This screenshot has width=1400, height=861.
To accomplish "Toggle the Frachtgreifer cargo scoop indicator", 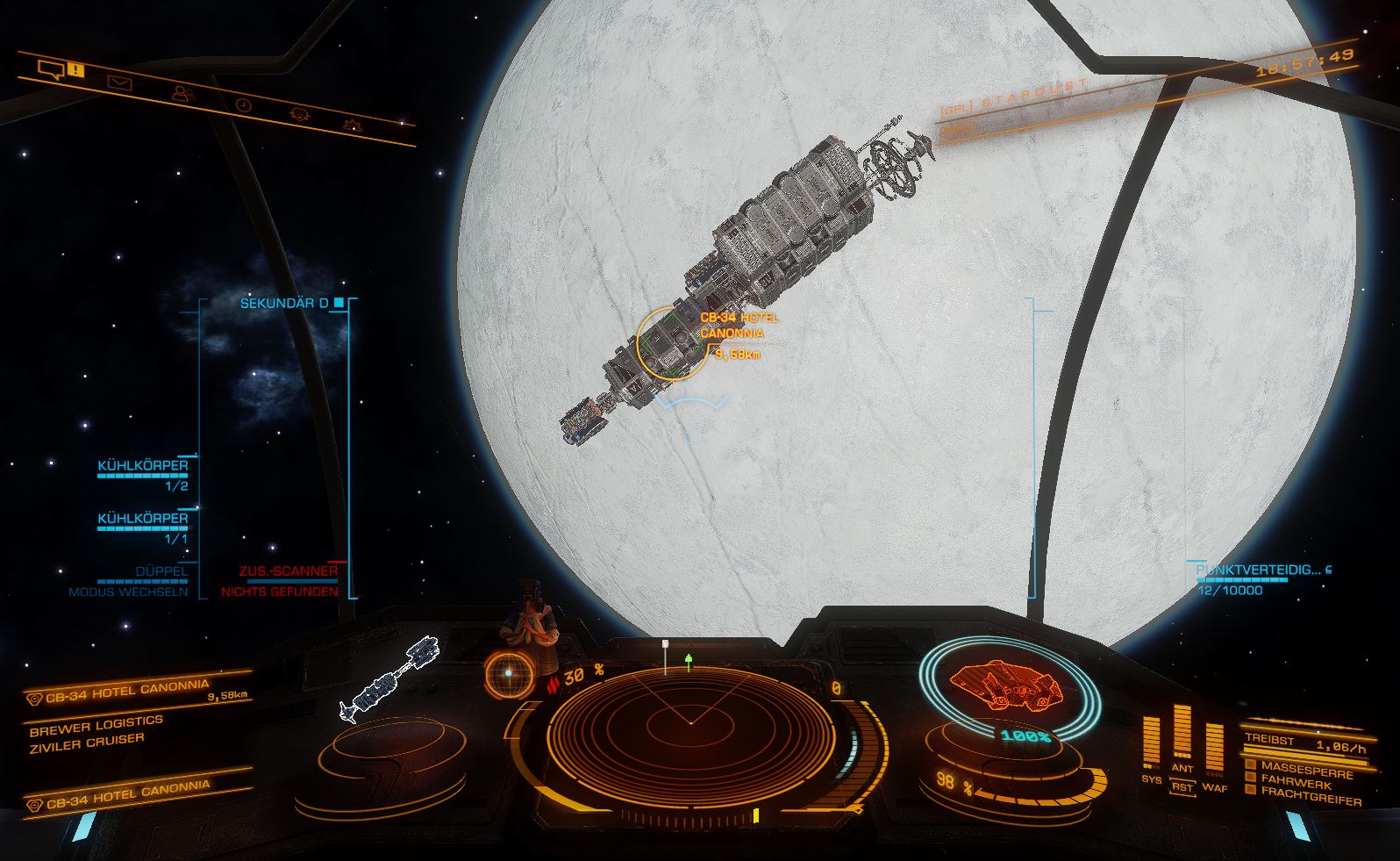I will pos(1250,793).
